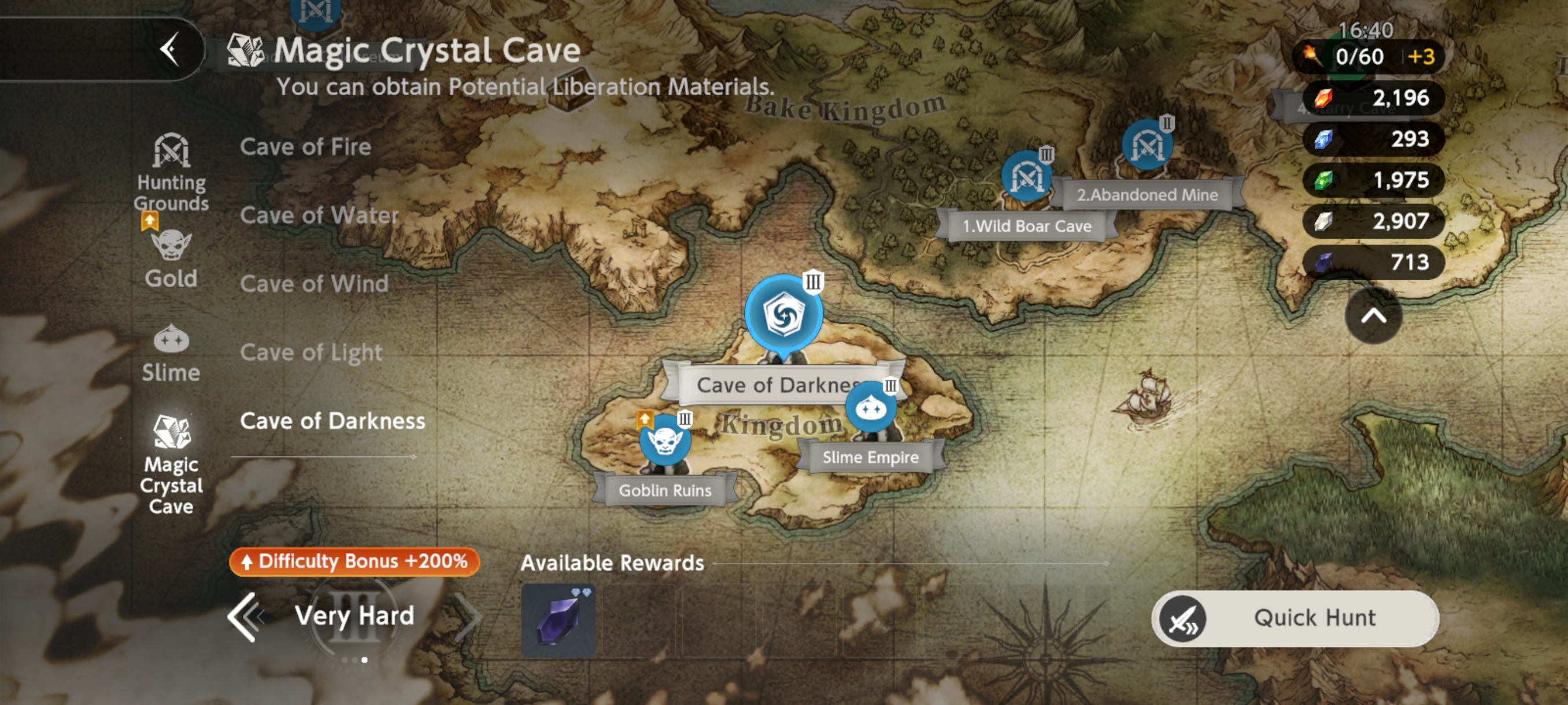
Task: Start a Quick Hunt
Action: point(1295,618)
